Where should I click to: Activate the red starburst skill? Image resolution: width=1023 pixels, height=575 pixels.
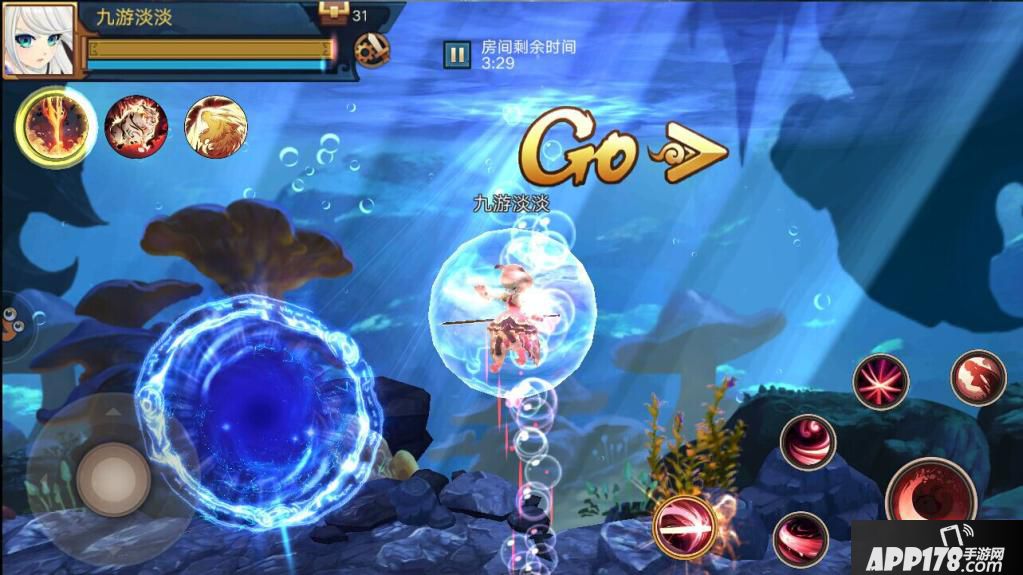click(x=880, y=382)
